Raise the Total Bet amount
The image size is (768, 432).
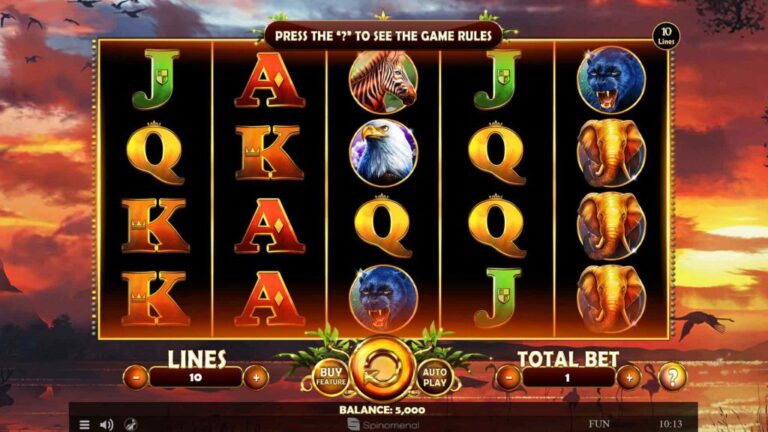(x=628, y=378)
